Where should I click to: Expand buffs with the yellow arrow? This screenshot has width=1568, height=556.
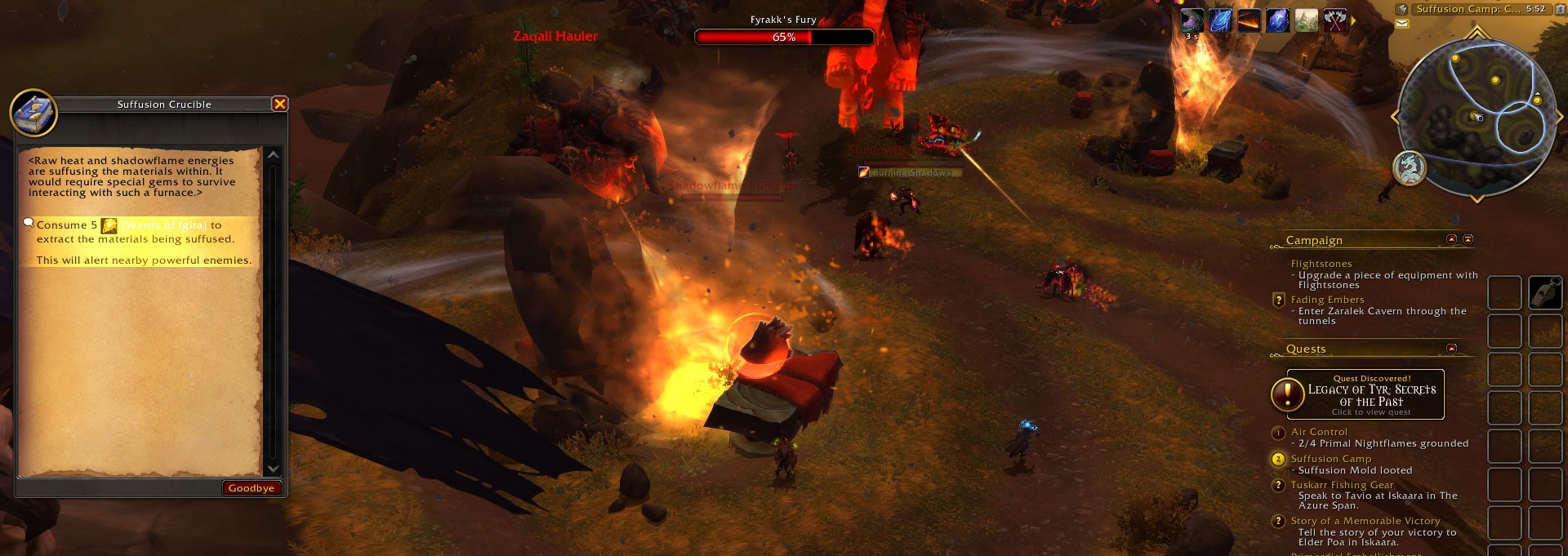[x=1353, y=21]
